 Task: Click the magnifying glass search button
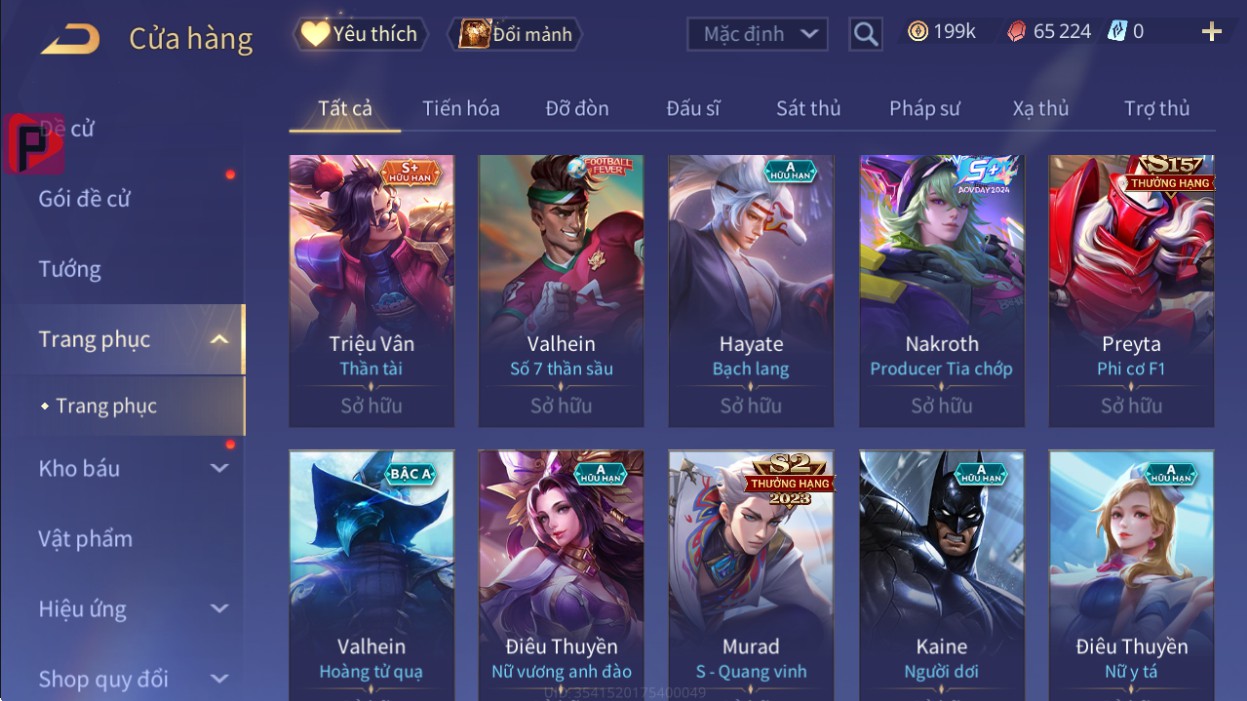(865, 35)
